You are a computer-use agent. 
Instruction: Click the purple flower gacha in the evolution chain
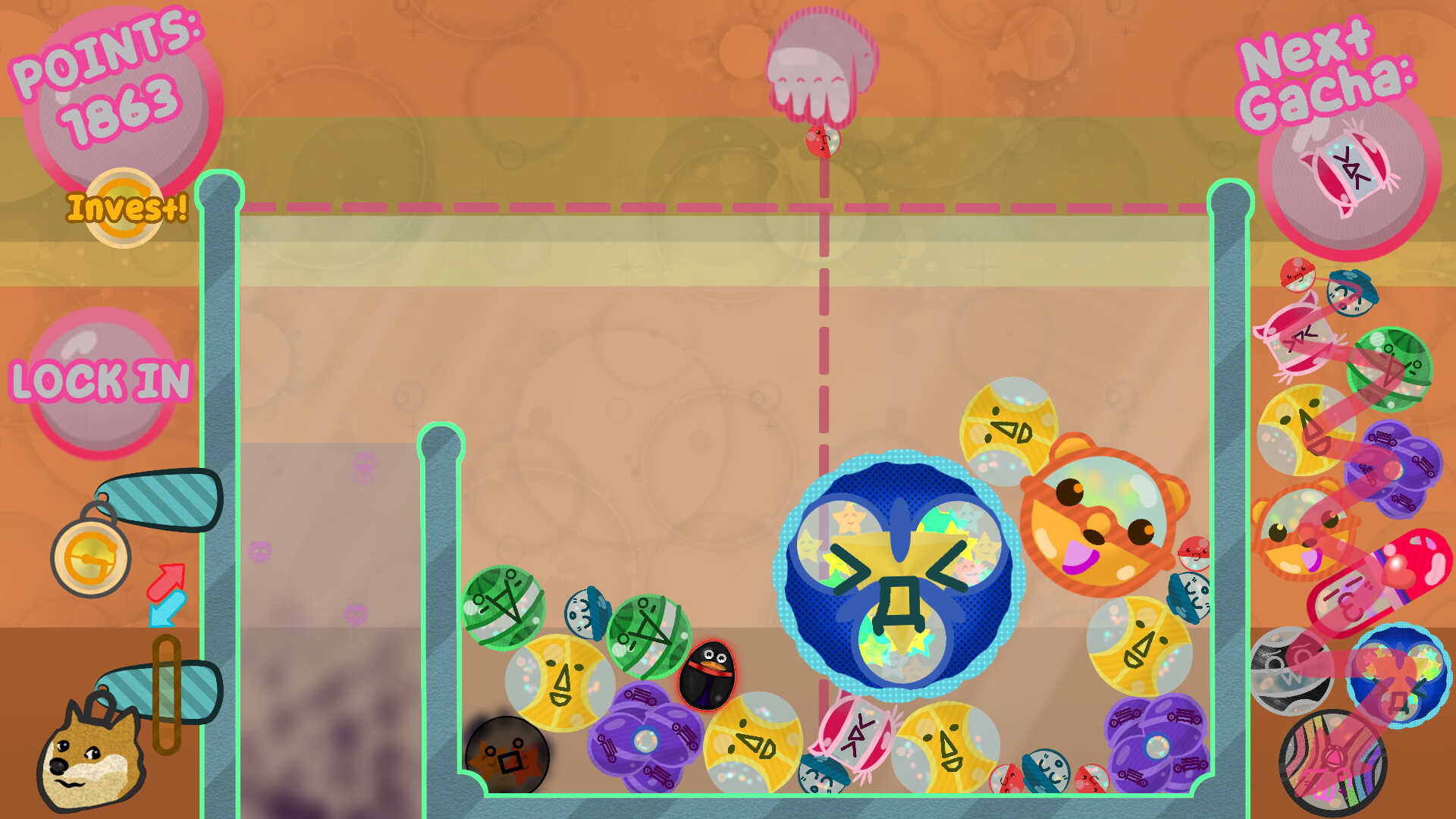1392,466
